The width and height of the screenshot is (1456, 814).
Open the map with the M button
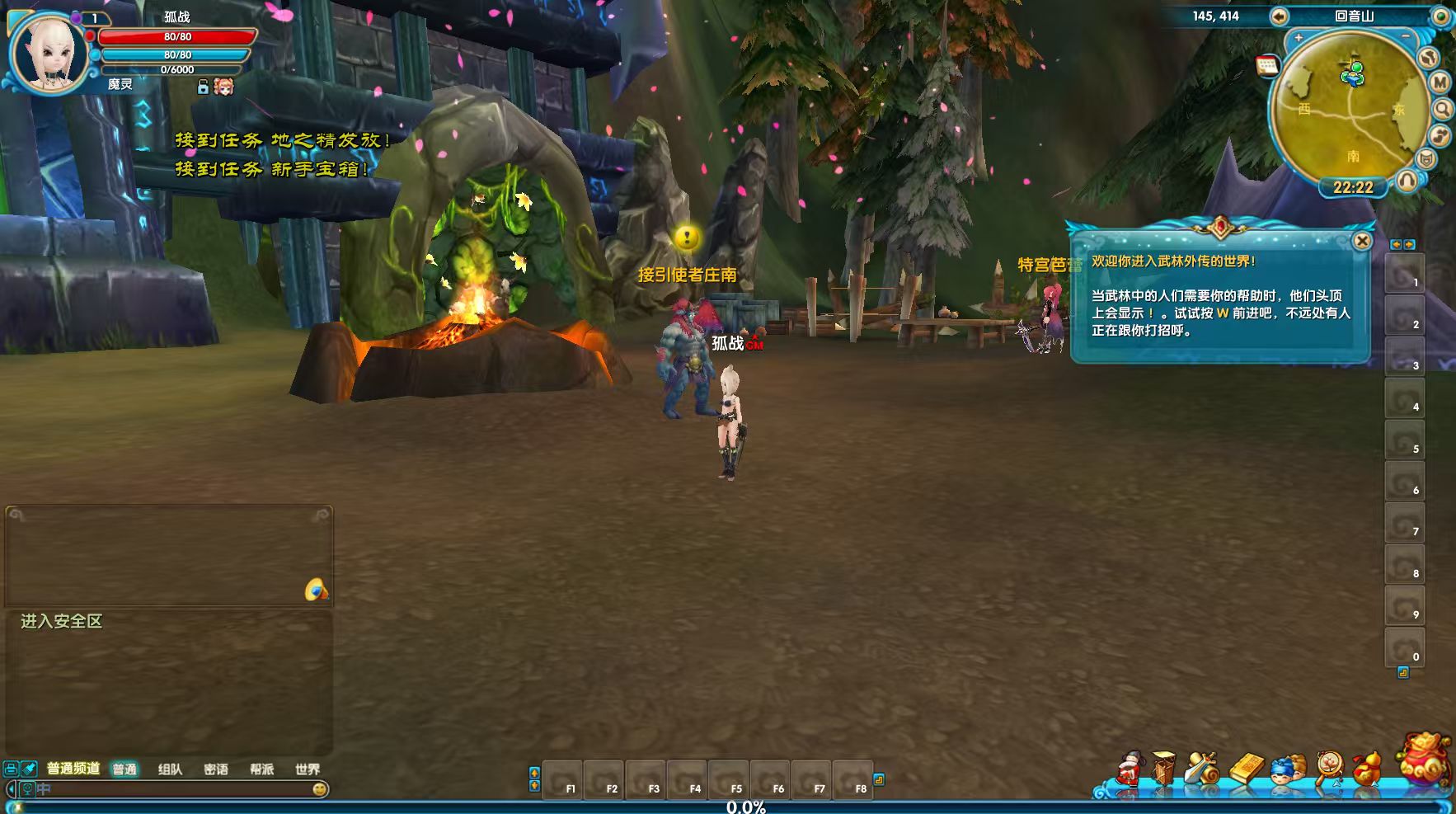(x=1440, y=82)
